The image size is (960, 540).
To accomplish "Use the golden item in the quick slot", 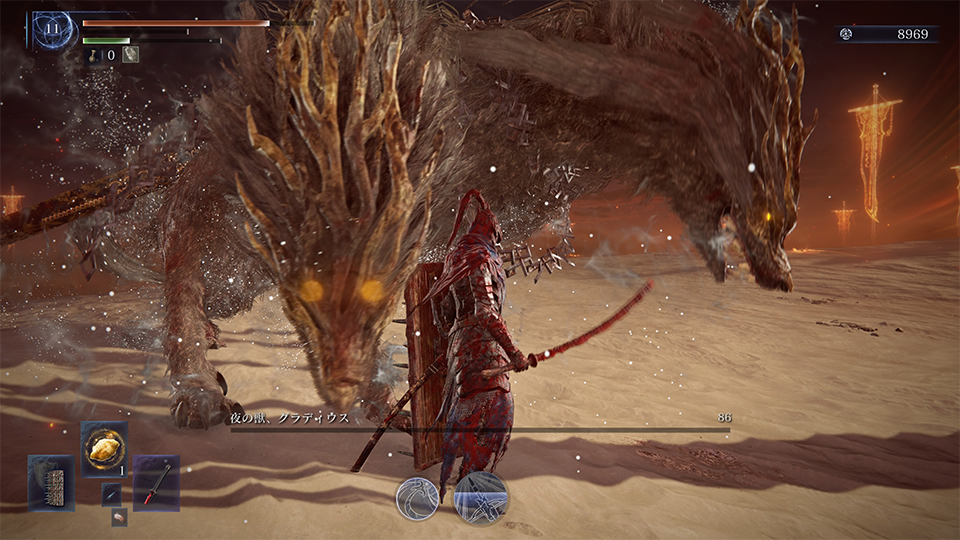I will click(104, 447).
